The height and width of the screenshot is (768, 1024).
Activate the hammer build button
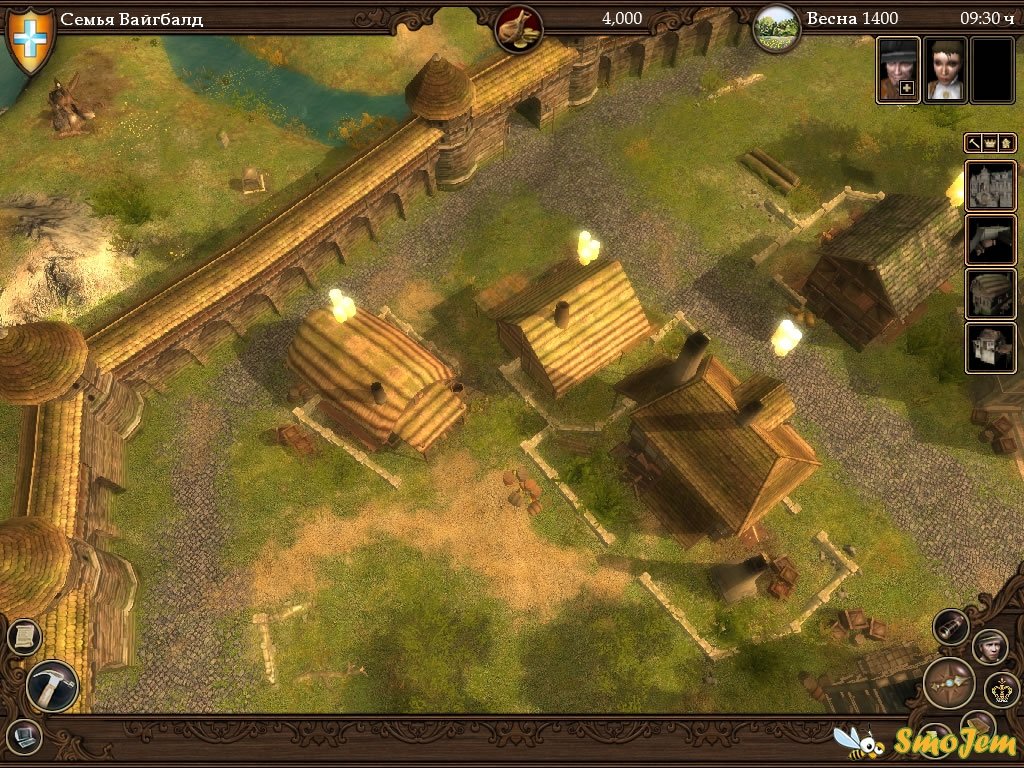52,686
